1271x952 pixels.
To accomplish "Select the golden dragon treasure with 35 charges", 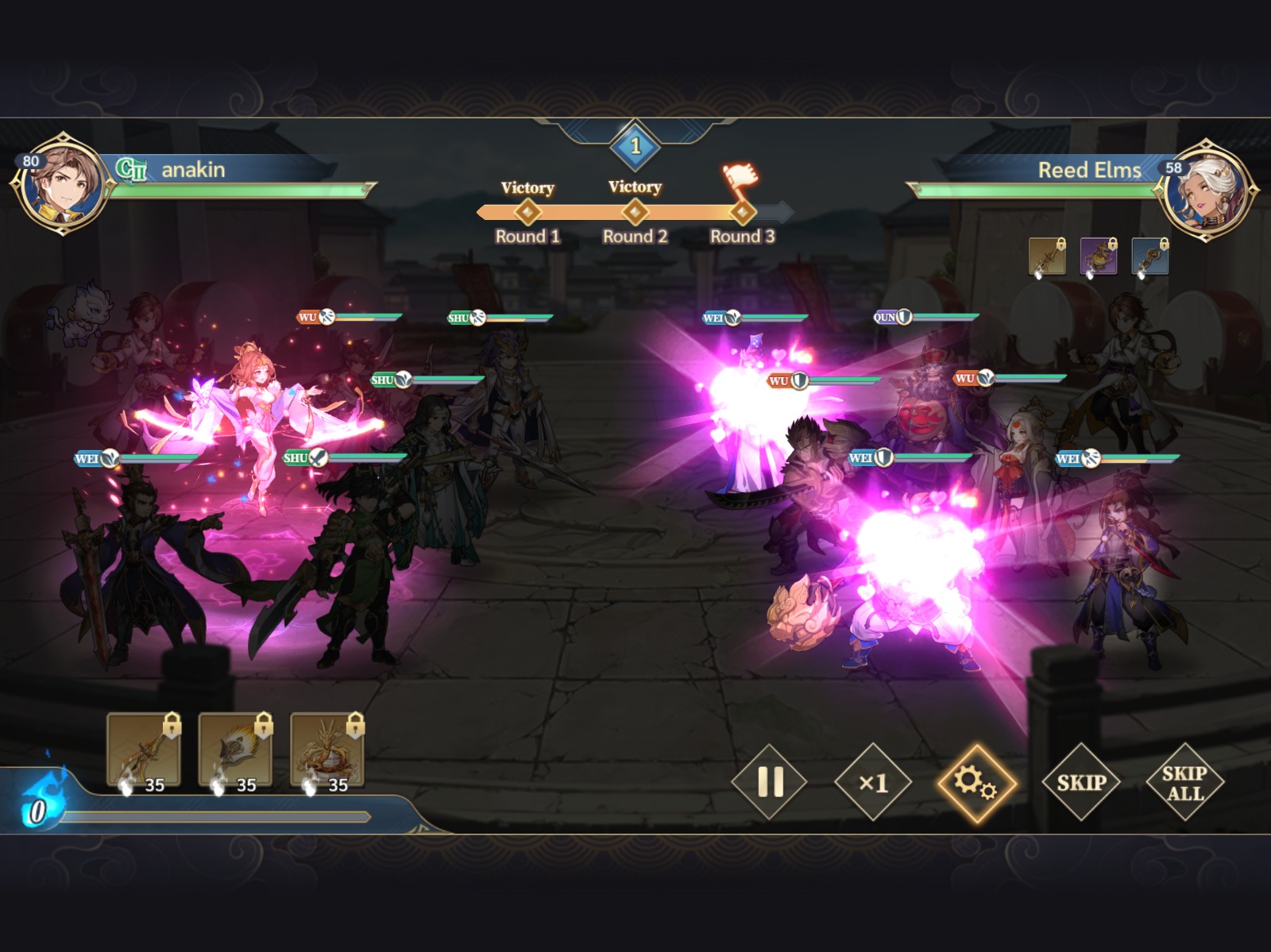I will tap(325, 746).
